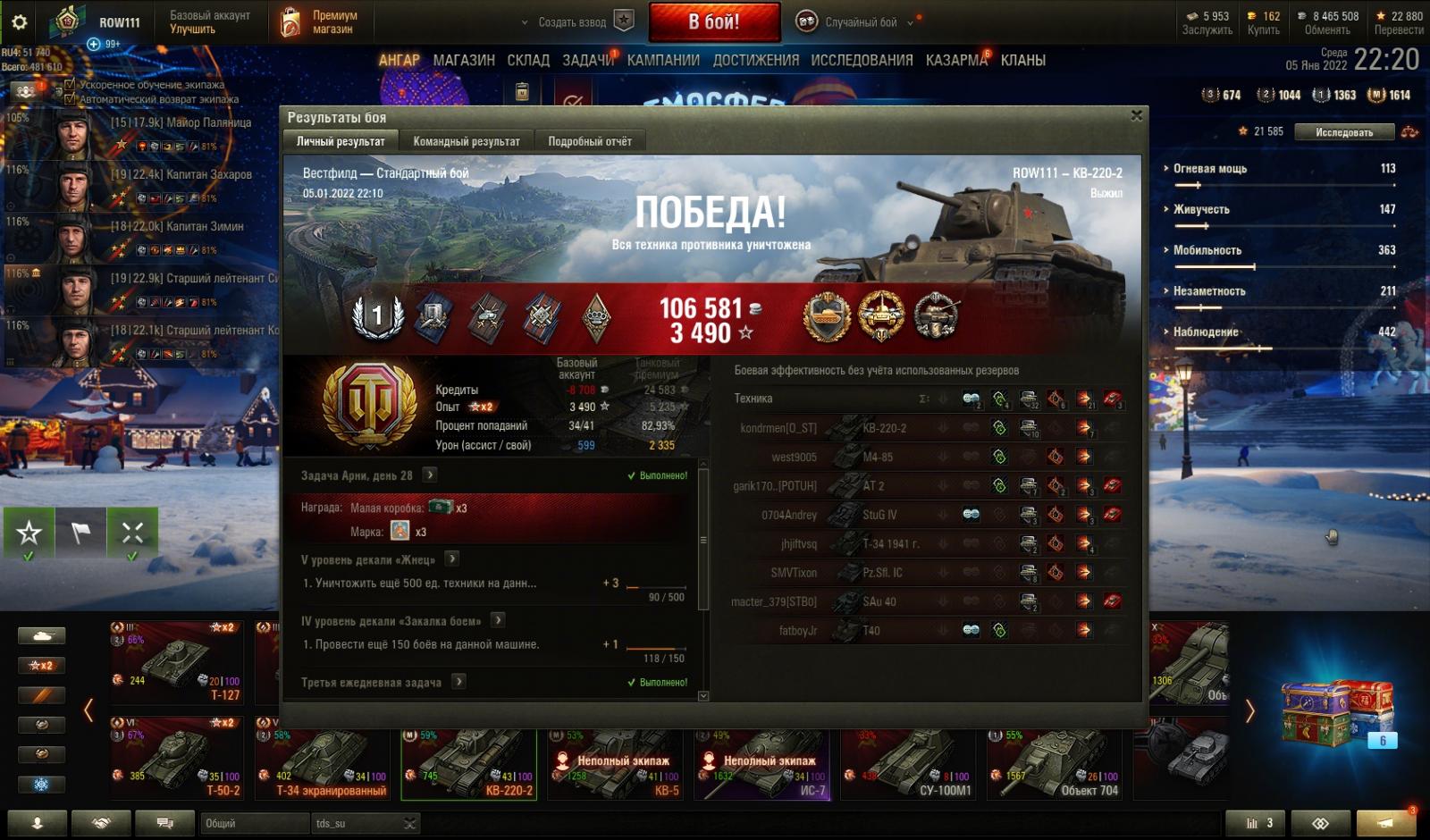Click the Исследовать research button
This screenshot has height=840, width=1430.
(x=1343, y=132)
